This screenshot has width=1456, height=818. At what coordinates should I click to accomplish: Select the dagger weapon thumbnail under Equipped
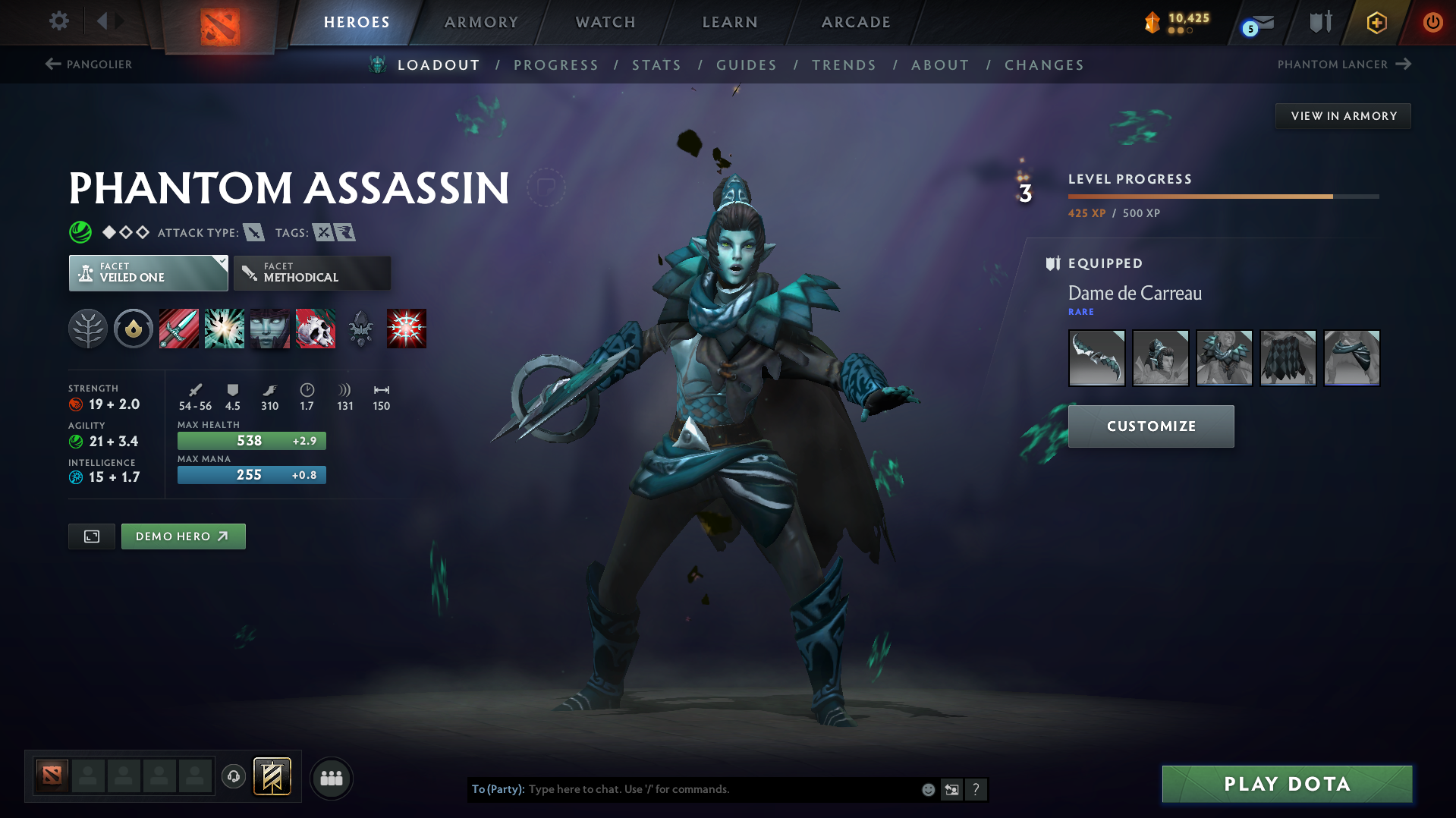click(x=1096, y=357)
